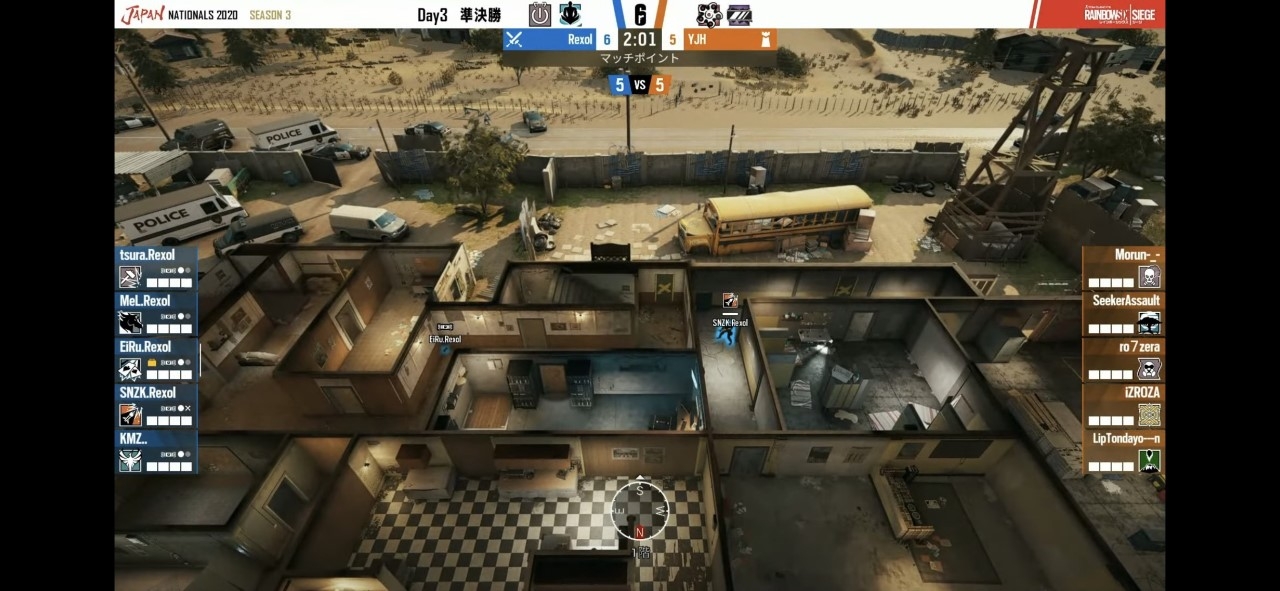Click the SNZK.Rexol player marker on the map
This screenshot has width=1280, height=591.
point(729,334)
